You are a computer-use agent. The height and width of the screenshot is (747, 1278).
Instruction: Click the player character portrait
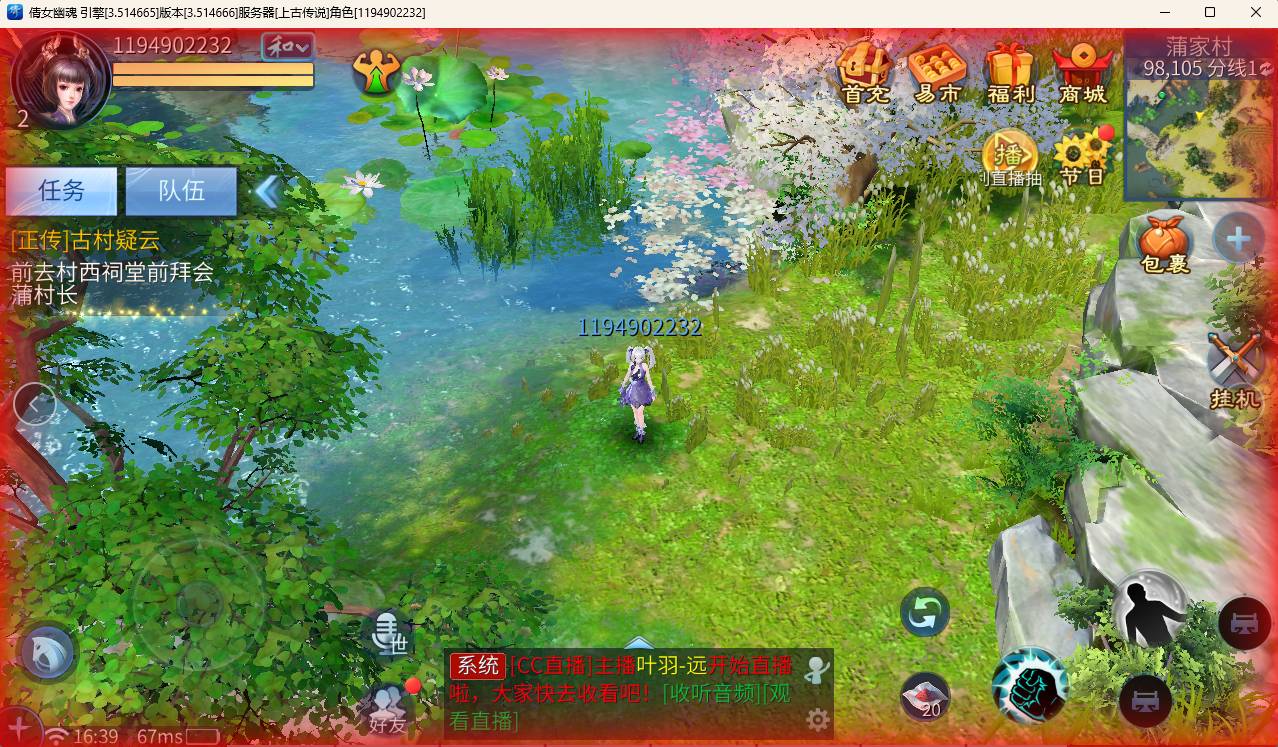tap(62, 81)
